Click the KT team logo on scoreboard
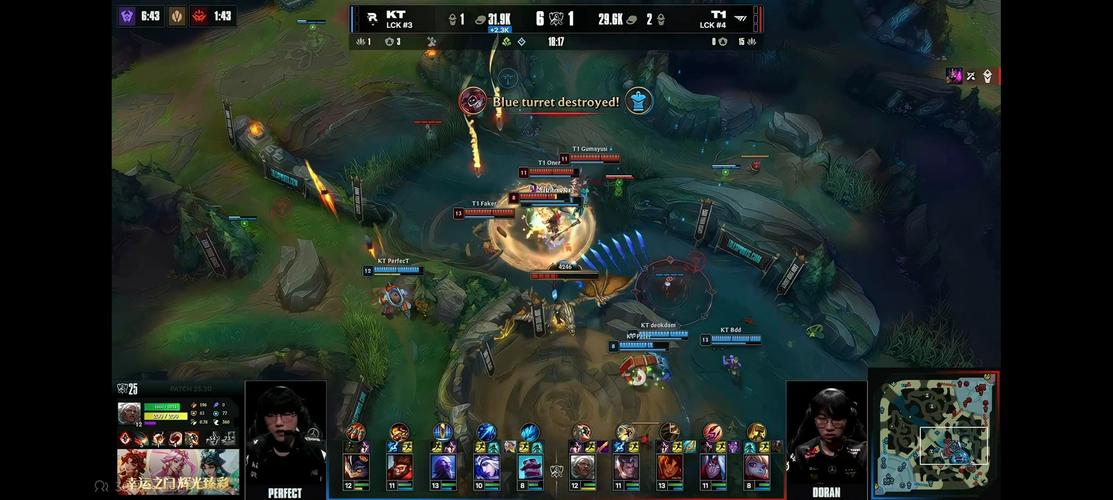The width and height of the screenshot is (1113, 500). click(372, 18)
